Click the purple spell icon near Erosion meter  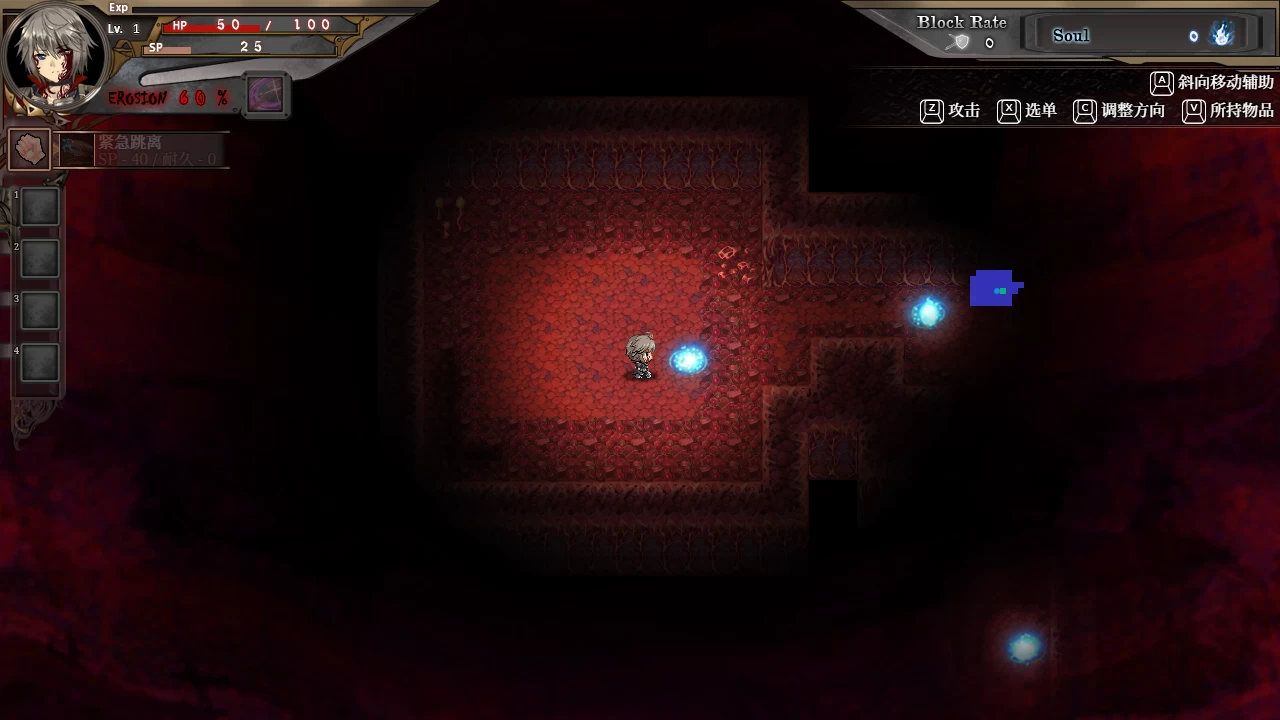pos(265,95)
